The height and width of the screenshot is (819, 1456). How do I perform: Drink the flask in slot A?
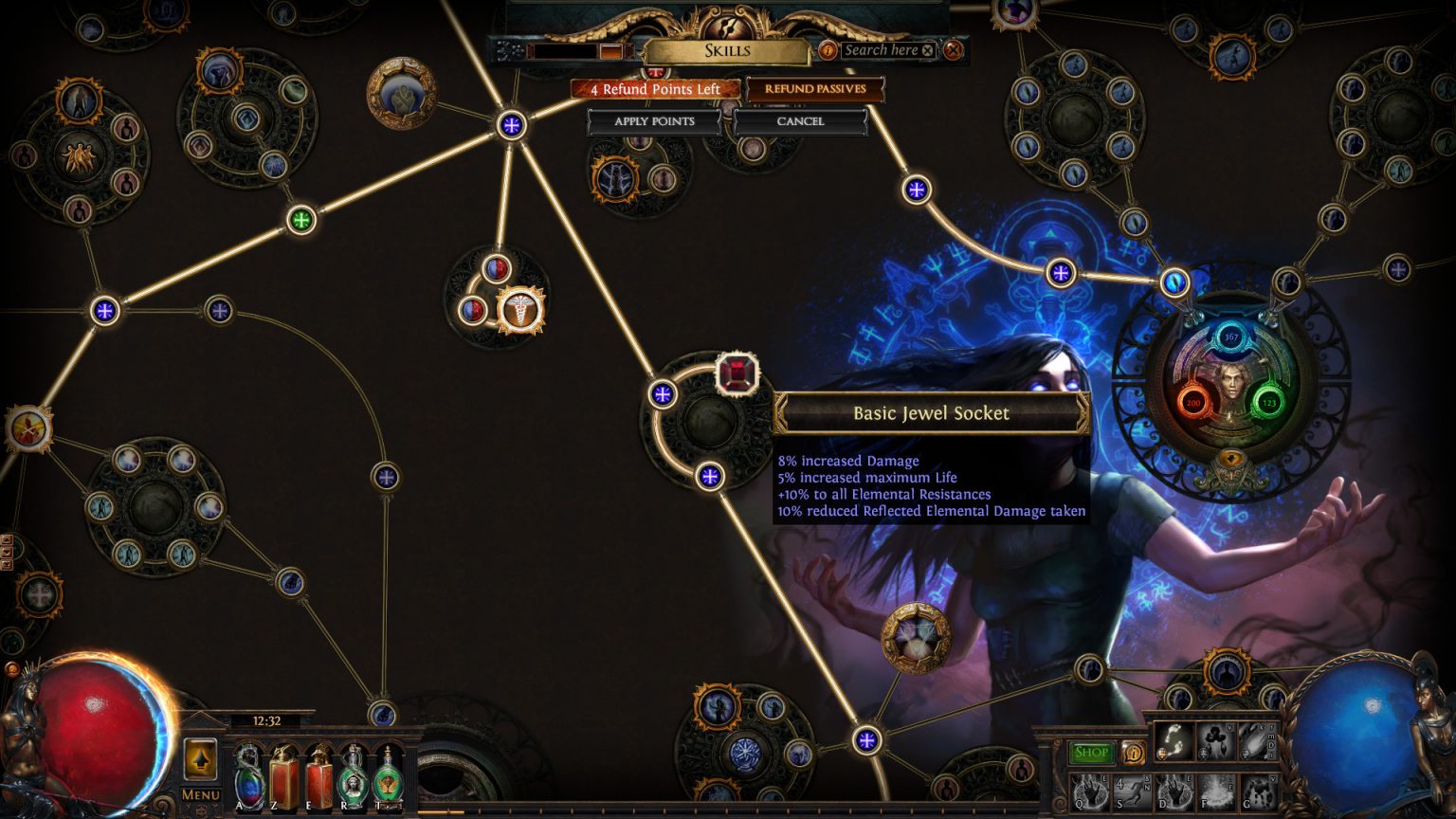pyautogui.click(x=248, y=775)
